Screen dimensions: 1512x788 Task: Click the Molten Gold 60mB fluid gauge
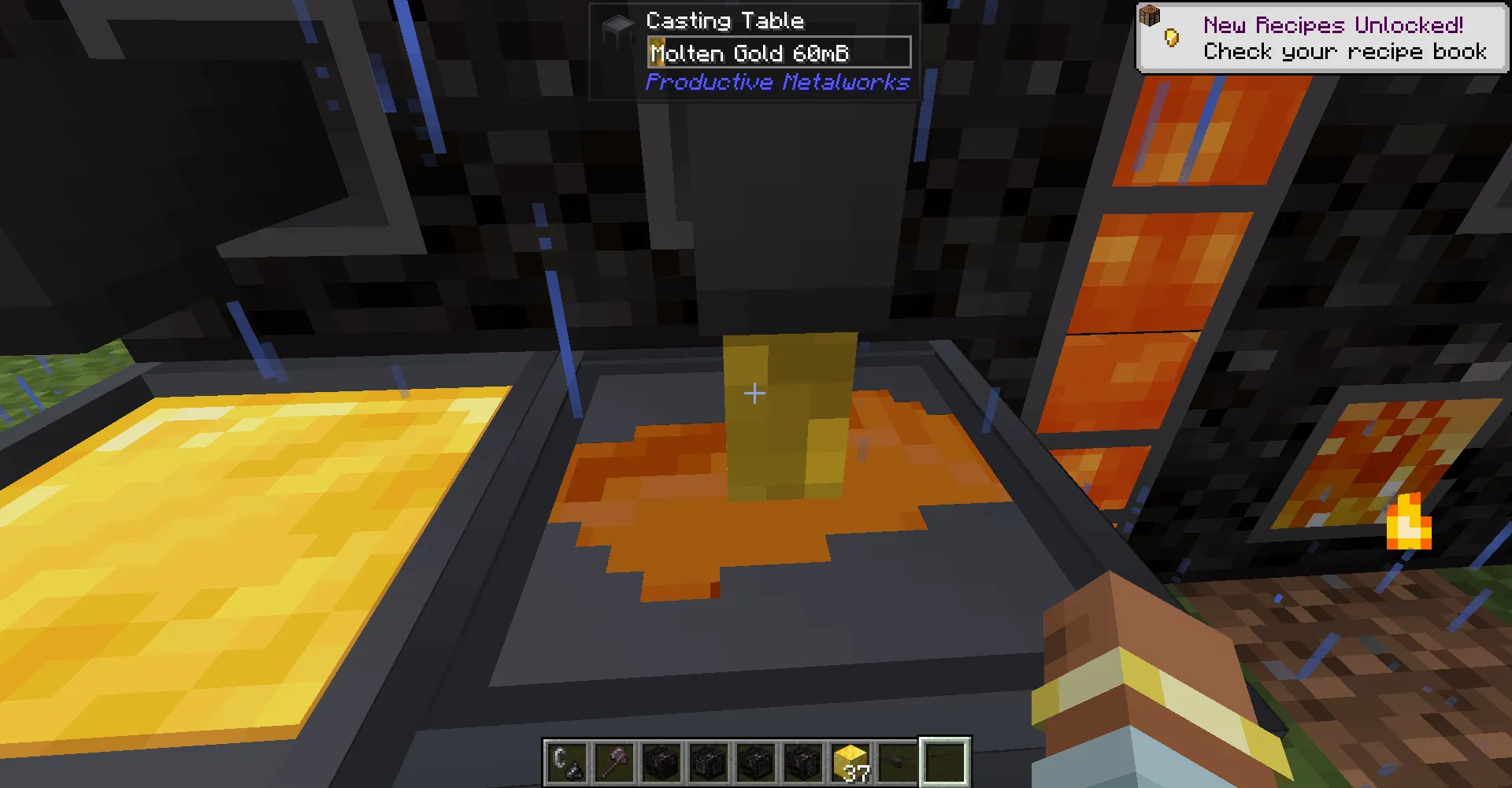tap(778, 52)
